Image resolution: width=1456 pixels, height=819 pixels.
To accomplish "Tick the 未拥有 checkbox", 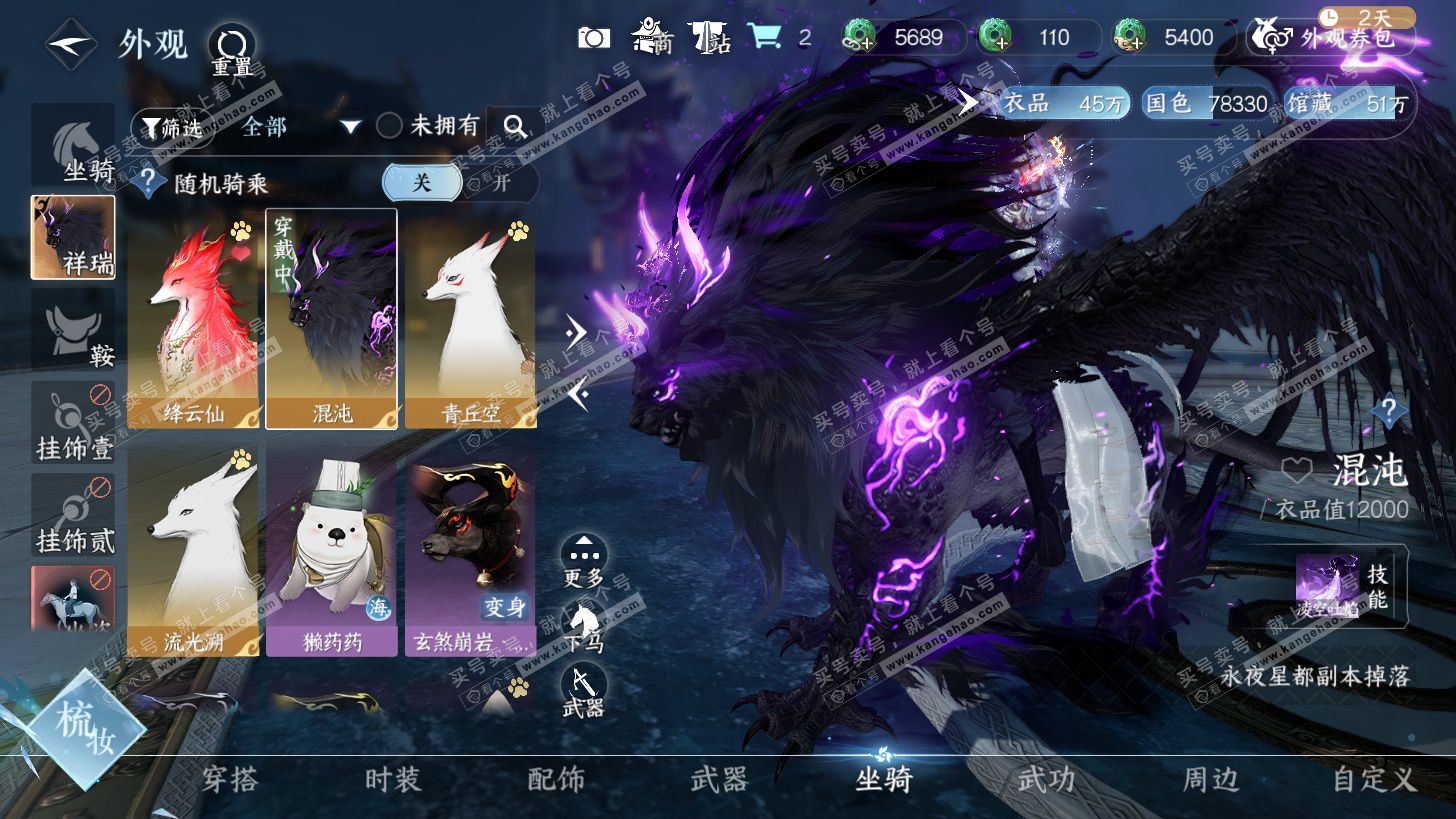I will [x=389, y=126].
